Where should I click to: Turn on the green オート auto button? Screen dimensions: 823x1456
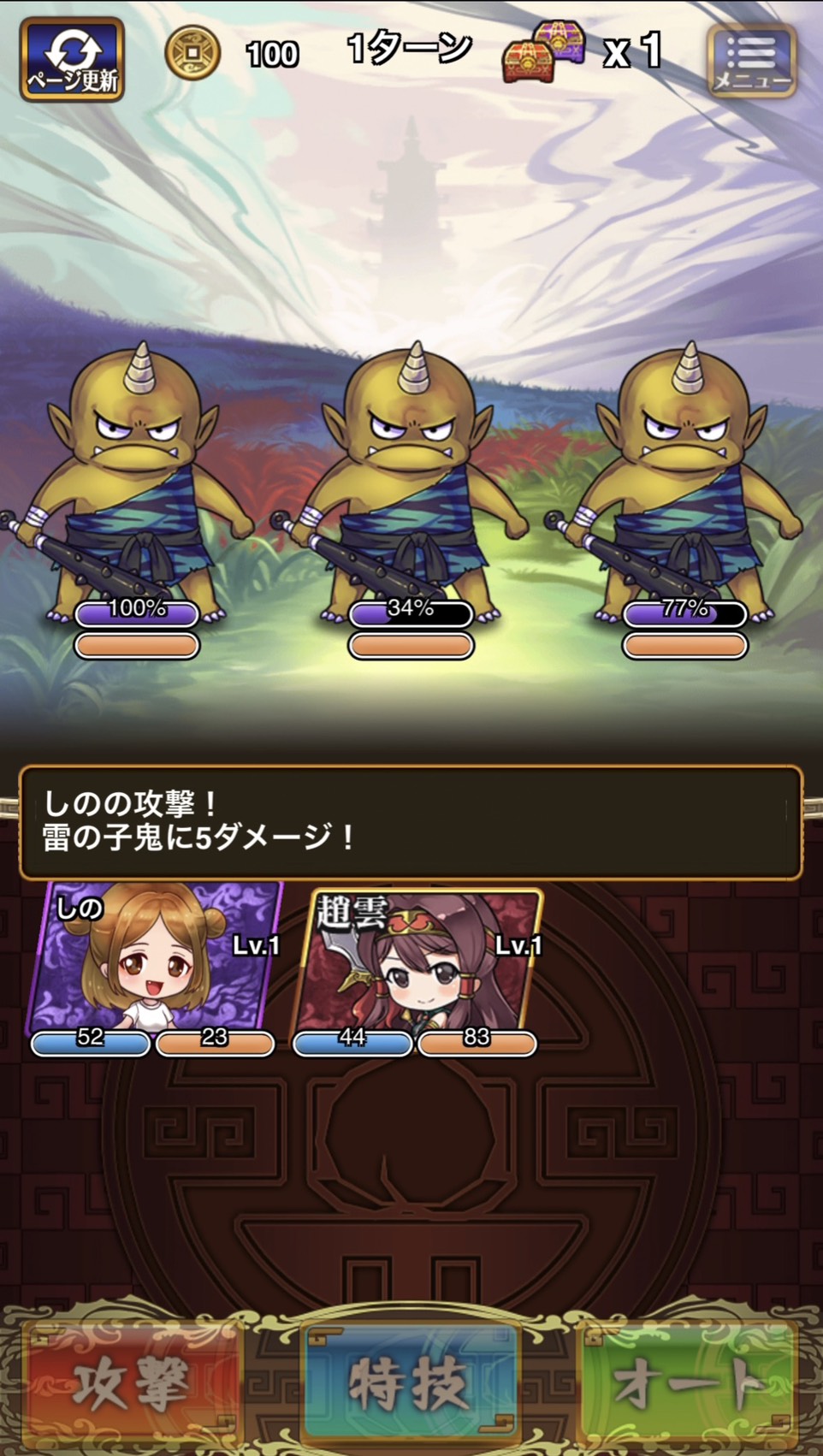690,1382
